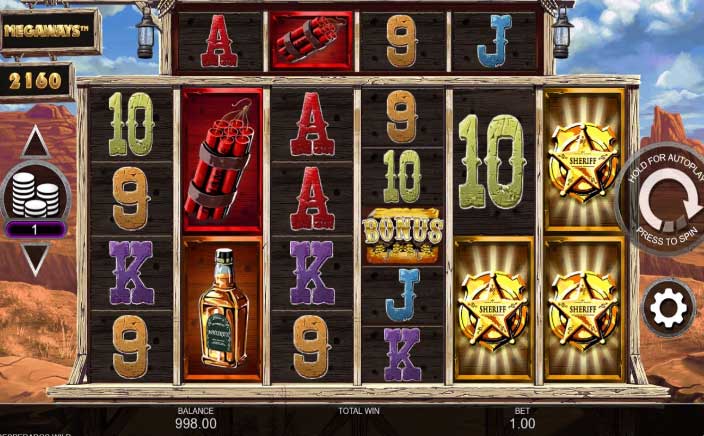Spin the reels with the circular arrow button

(x=669, y=203)
